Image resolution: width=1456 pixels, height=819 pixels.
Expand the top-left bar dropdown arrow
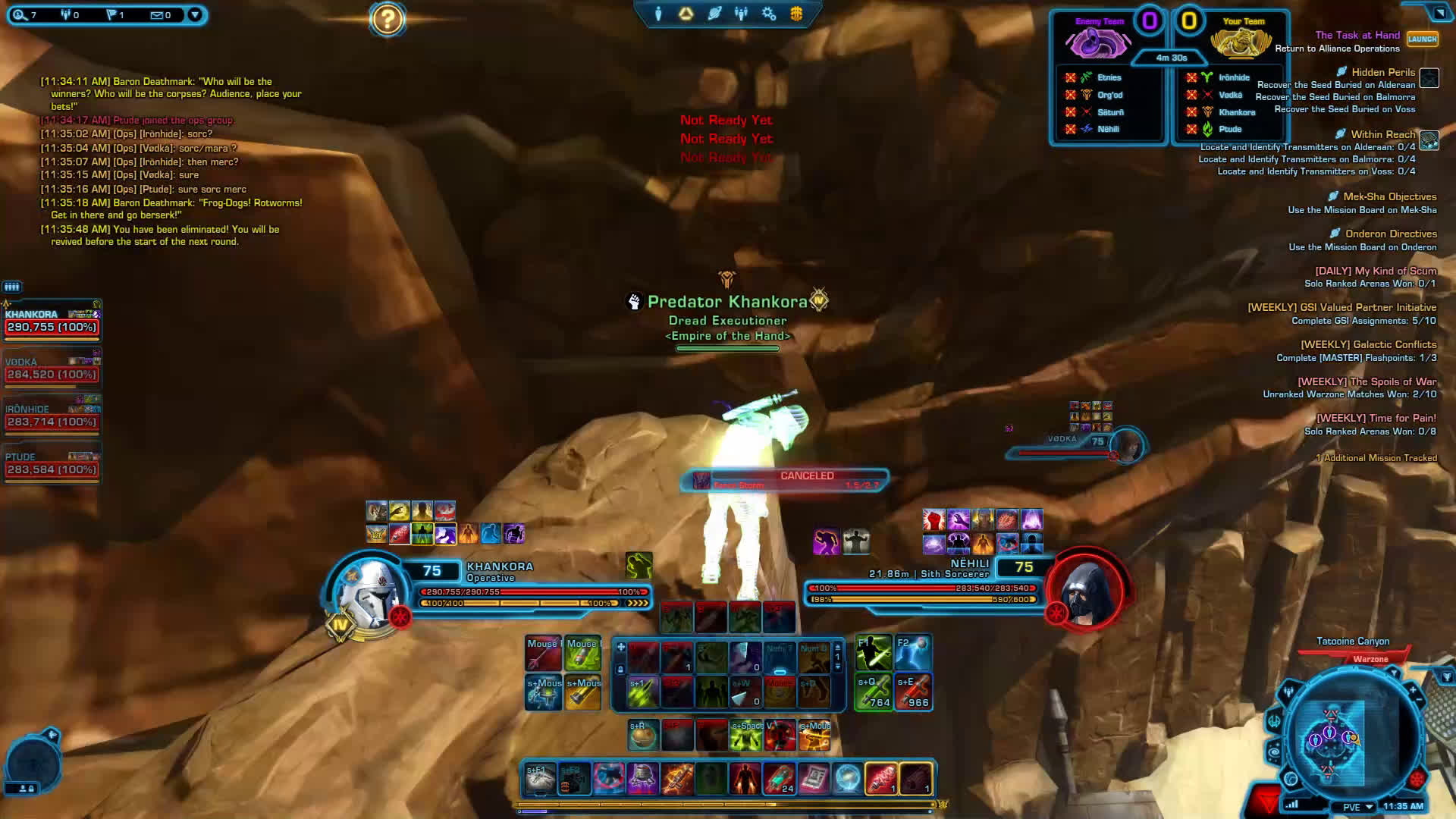pos(195,14)
